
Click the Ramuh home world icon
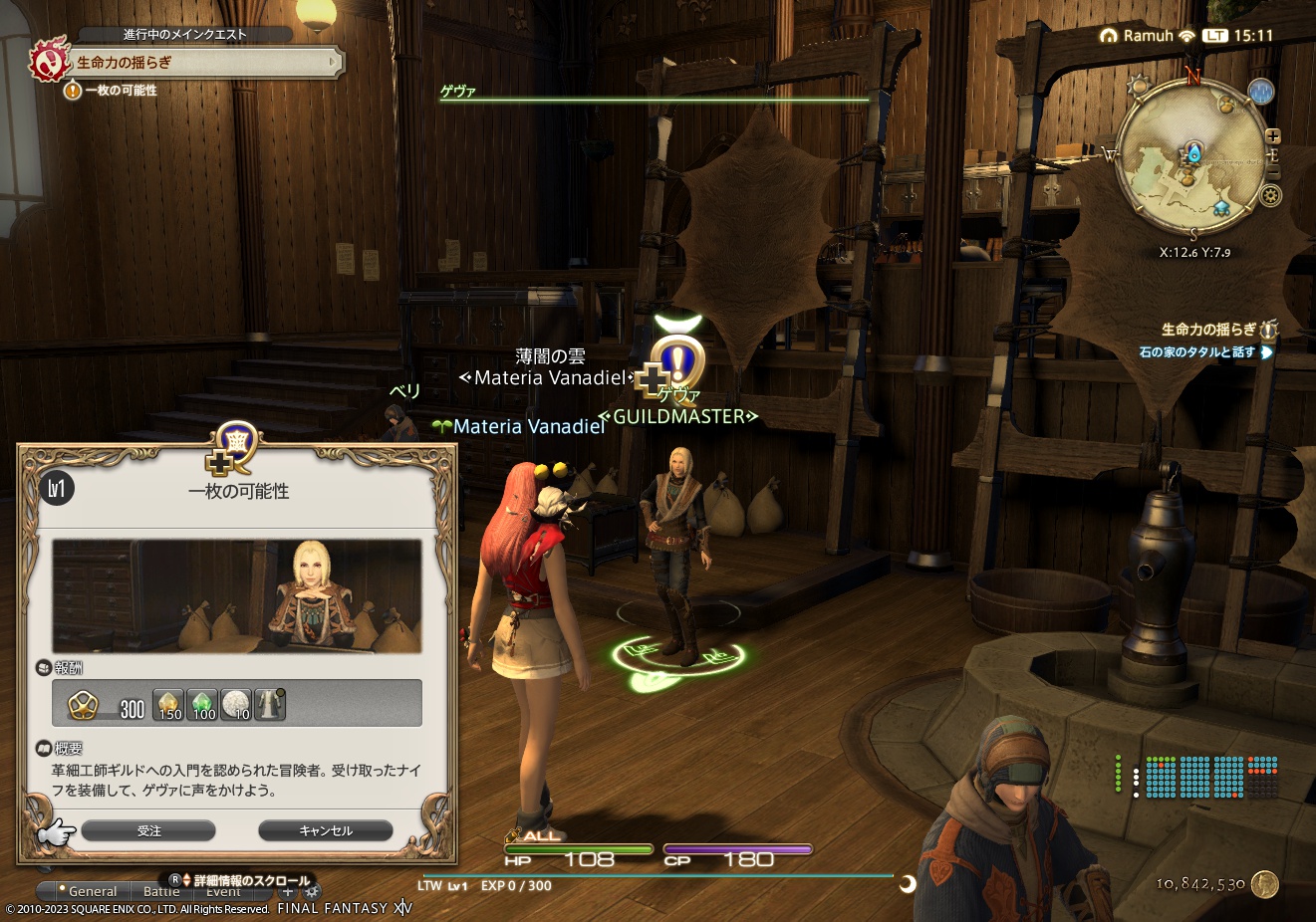[1109, 35]
